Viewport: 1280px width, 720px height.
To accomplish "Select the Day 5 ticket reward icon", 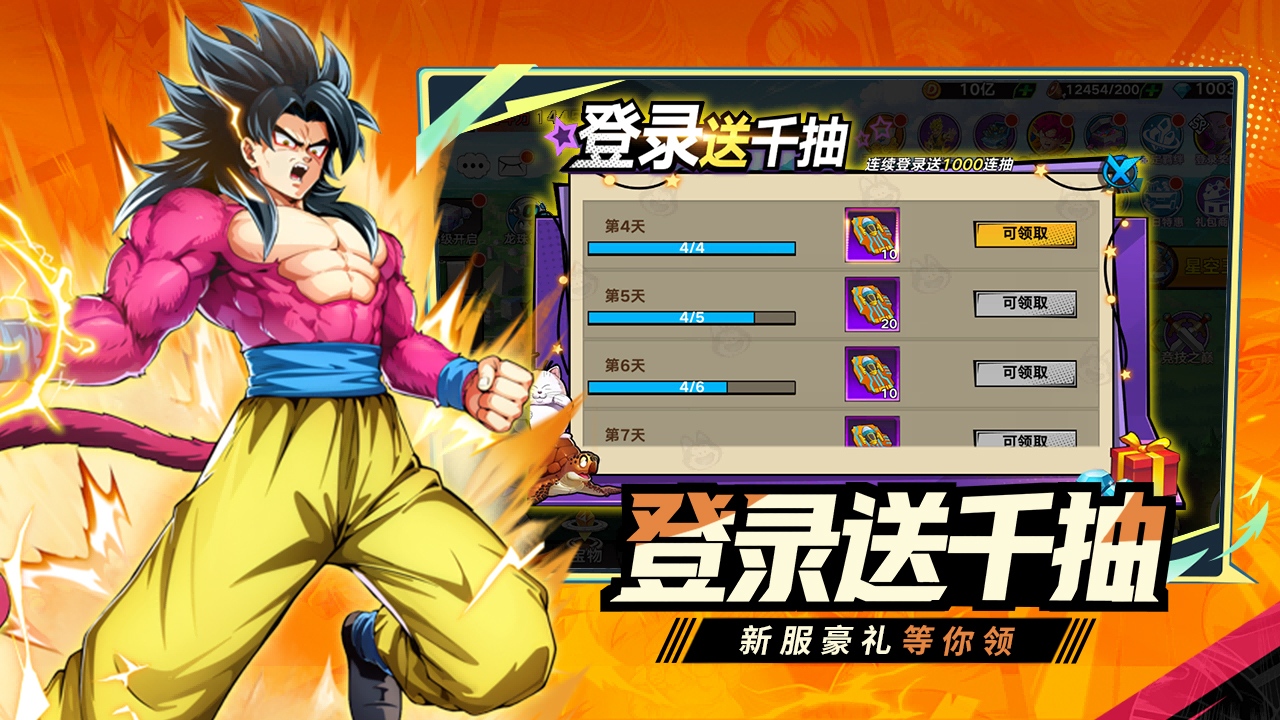I will coord(872,304).
